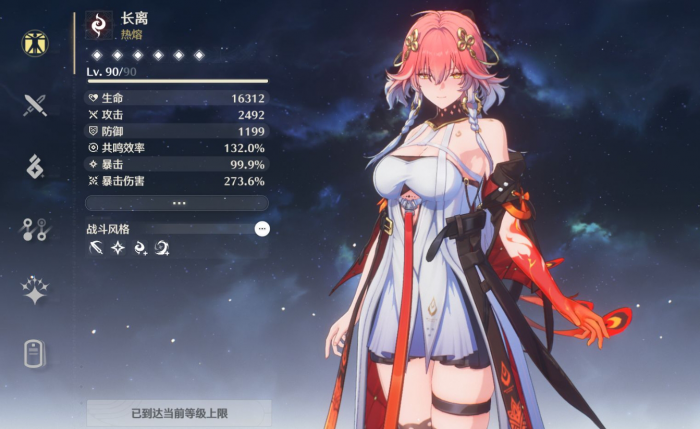Open the Echo tab below the swords

tap(36, 167)
